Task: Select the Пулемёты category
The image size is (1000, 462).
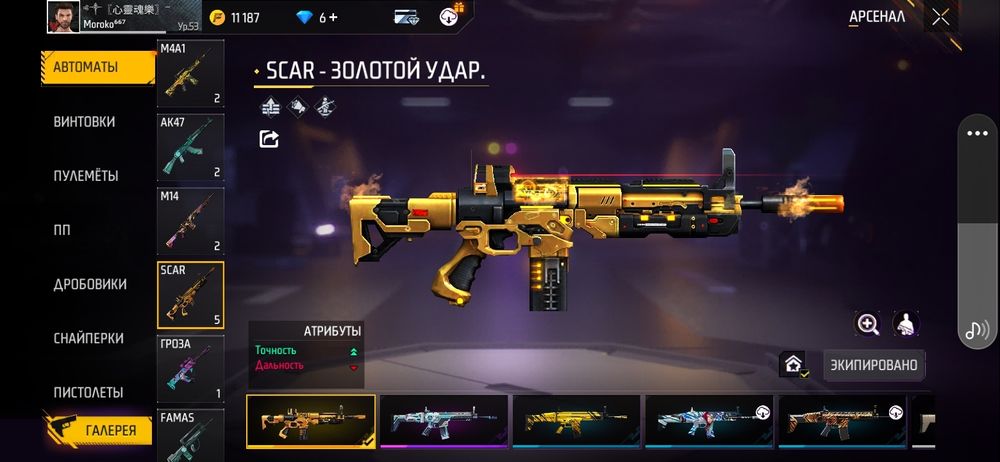Action: coord(86,175)
